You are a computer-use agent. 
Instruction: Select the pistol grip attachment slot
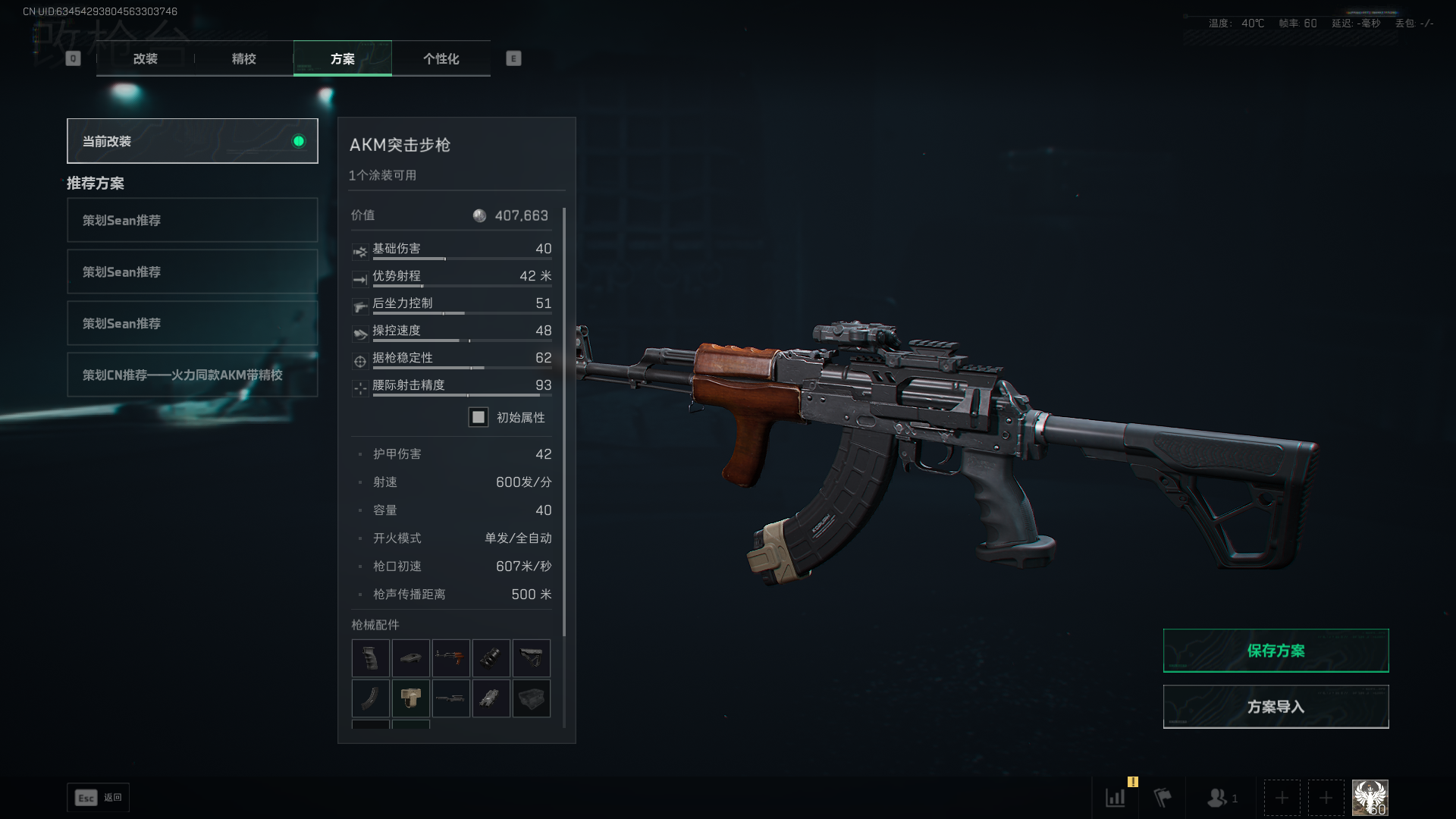(x=370, y=657)
